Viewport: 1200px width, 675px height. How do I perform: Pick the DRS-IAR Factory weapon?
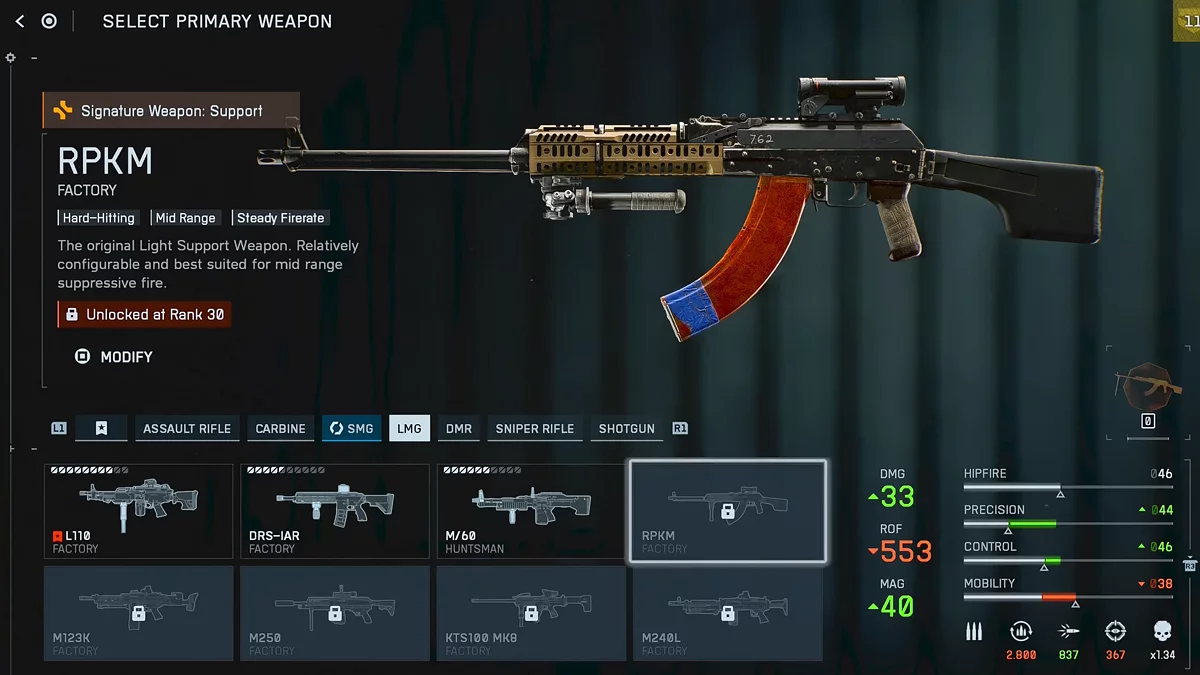tap(335, 511)
